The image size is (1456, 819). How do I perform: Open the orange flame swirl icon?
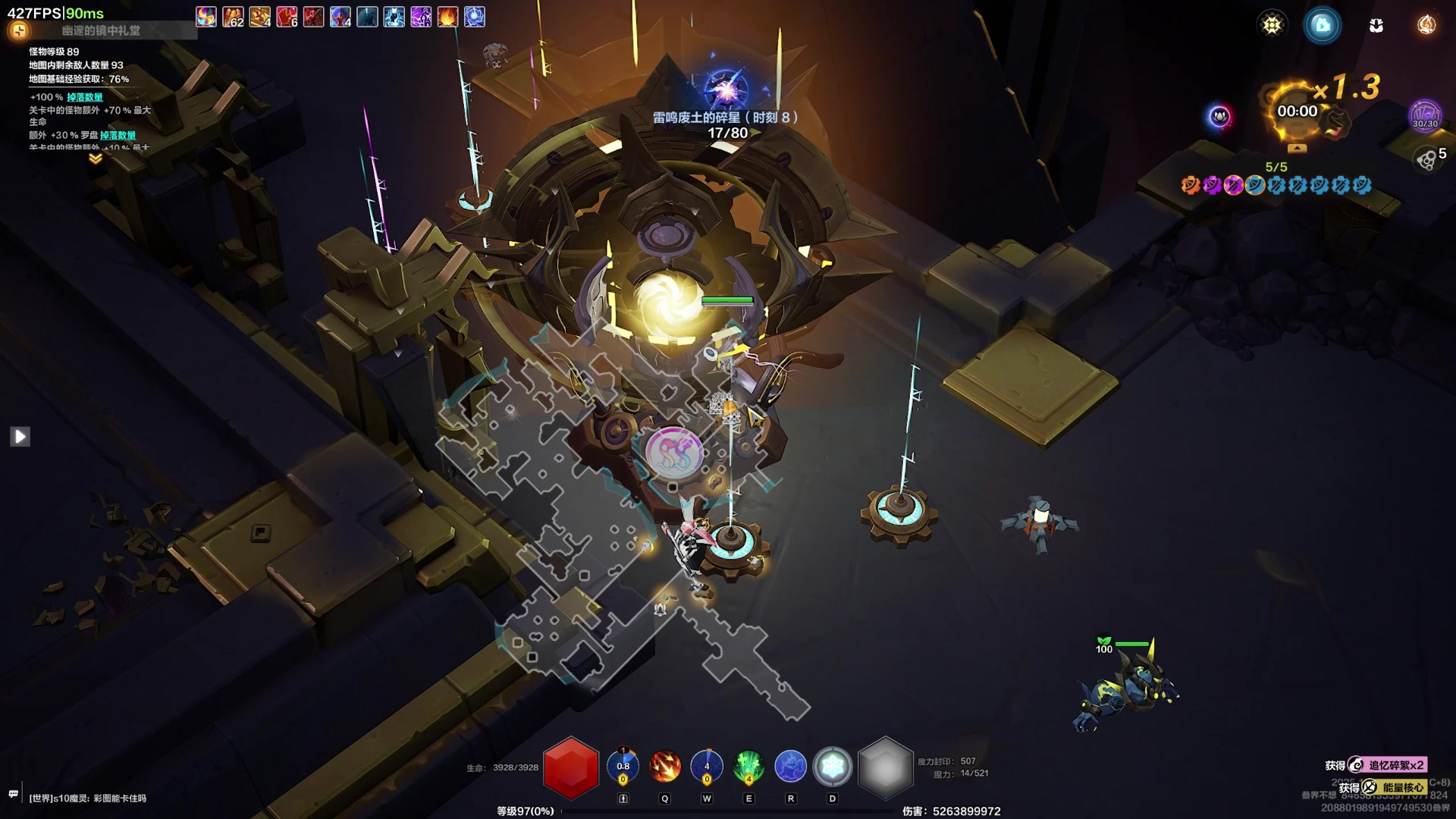tap(1426, 25)
